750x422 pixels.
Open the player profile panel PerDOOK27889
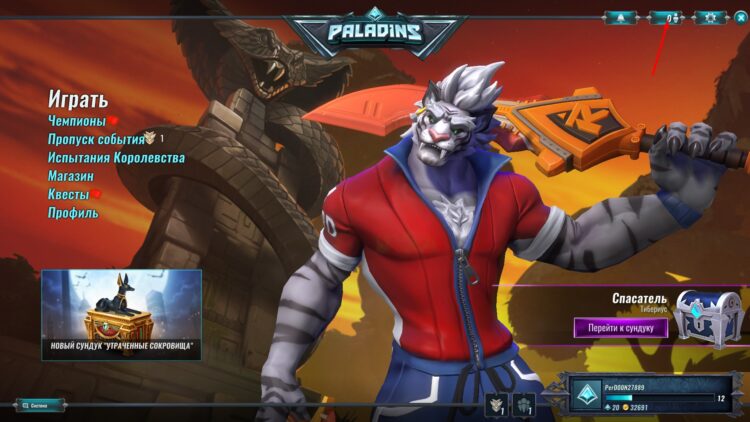point(655,397)
